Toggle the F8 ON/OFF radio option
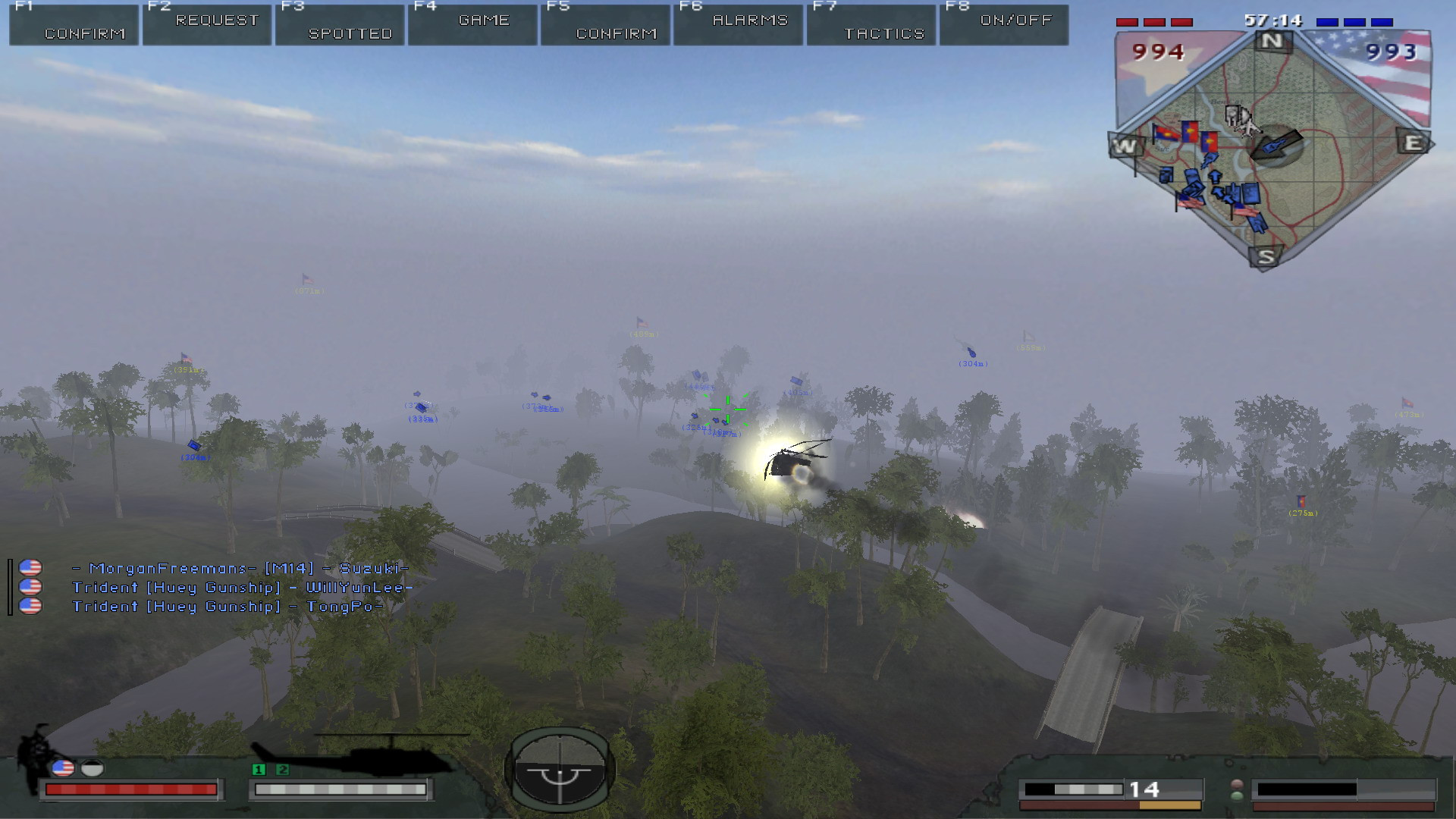Viewport: 1456px width, 819px height. (1004, 24)
